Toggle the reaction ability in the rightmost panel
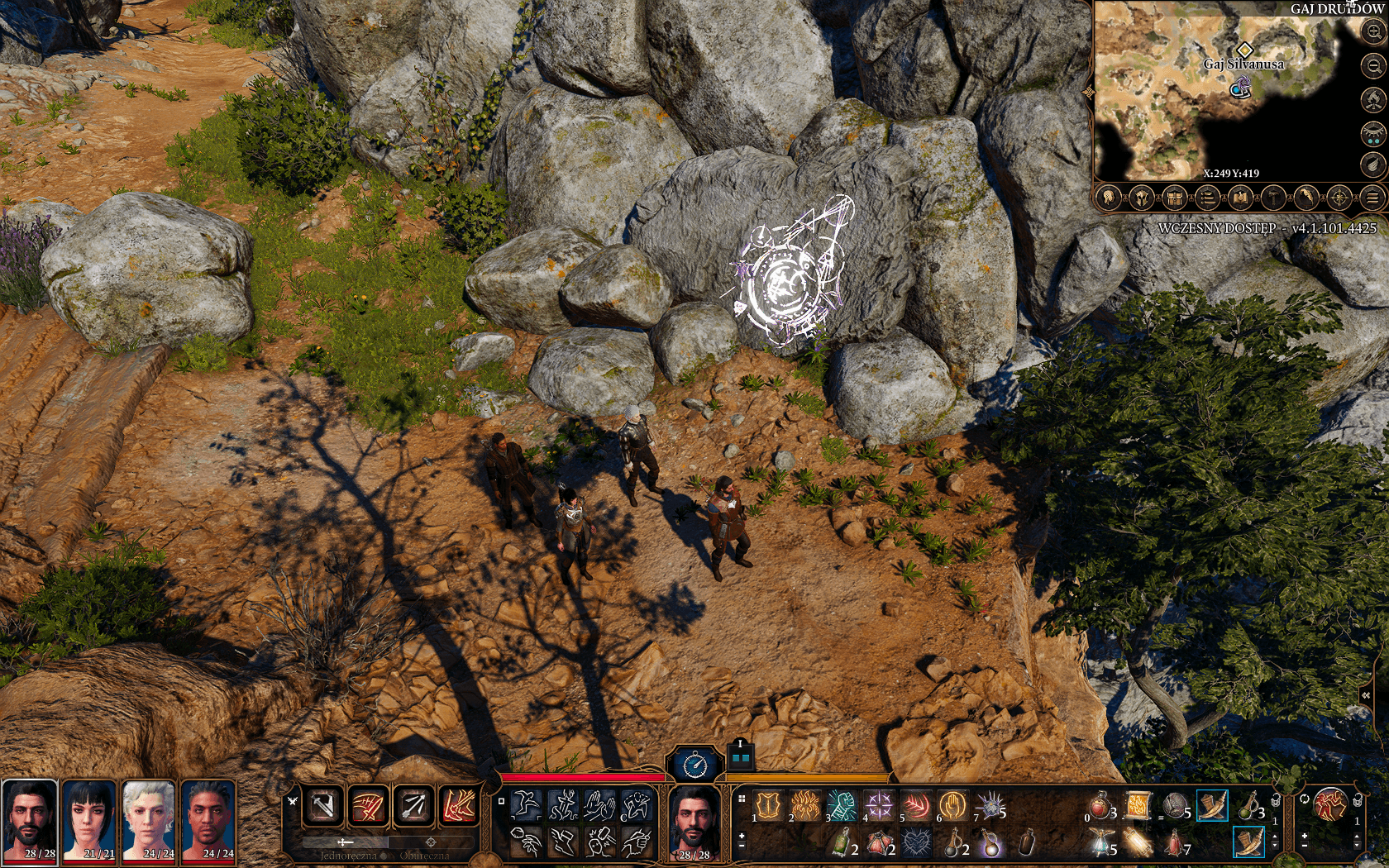Viewport: 1389px width, 868px height. tap(1329, 804)
